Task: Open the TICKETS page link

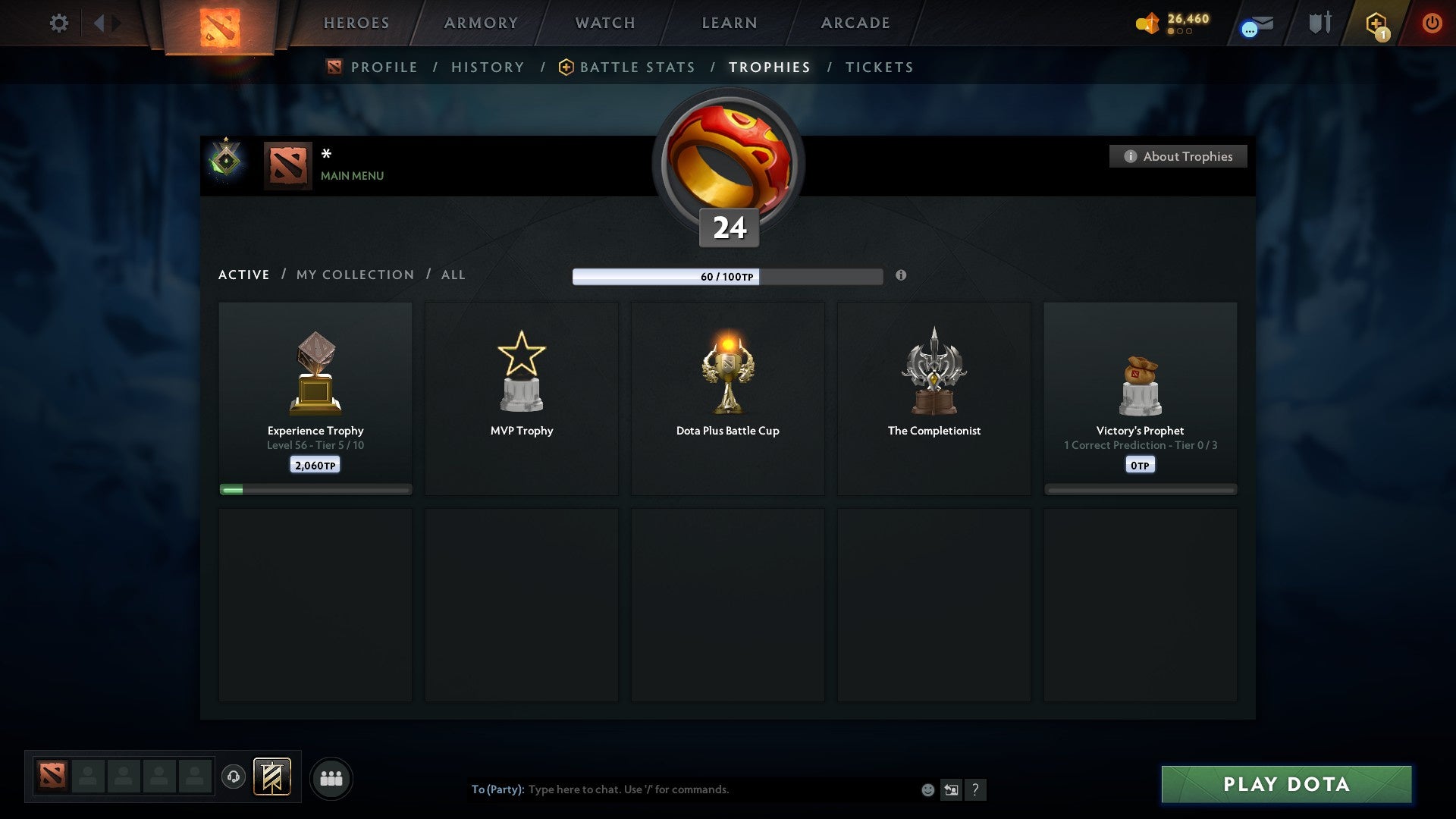Action: point(878,67)
